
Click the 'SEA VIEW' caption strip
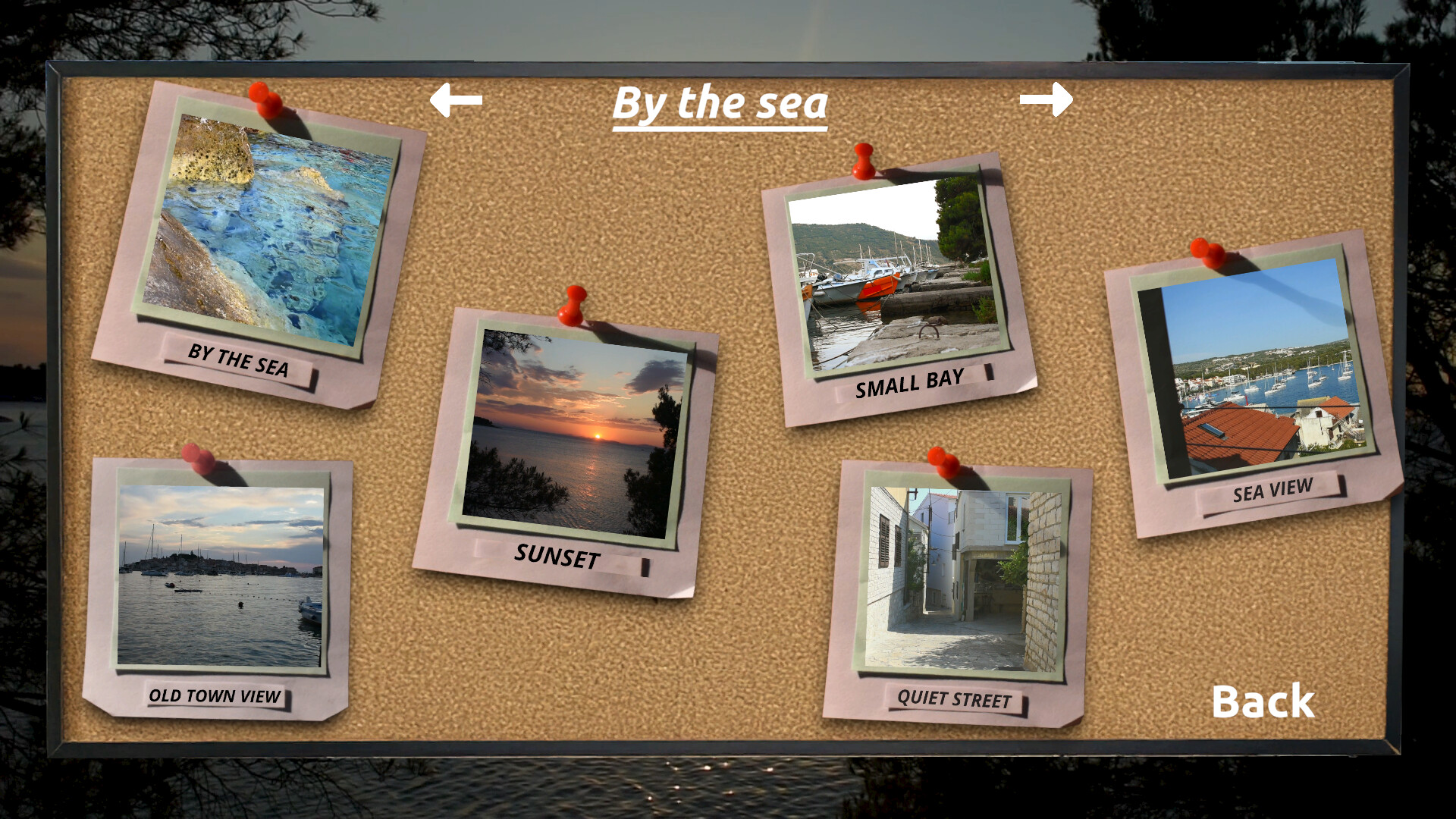(x=1274, y=490)
